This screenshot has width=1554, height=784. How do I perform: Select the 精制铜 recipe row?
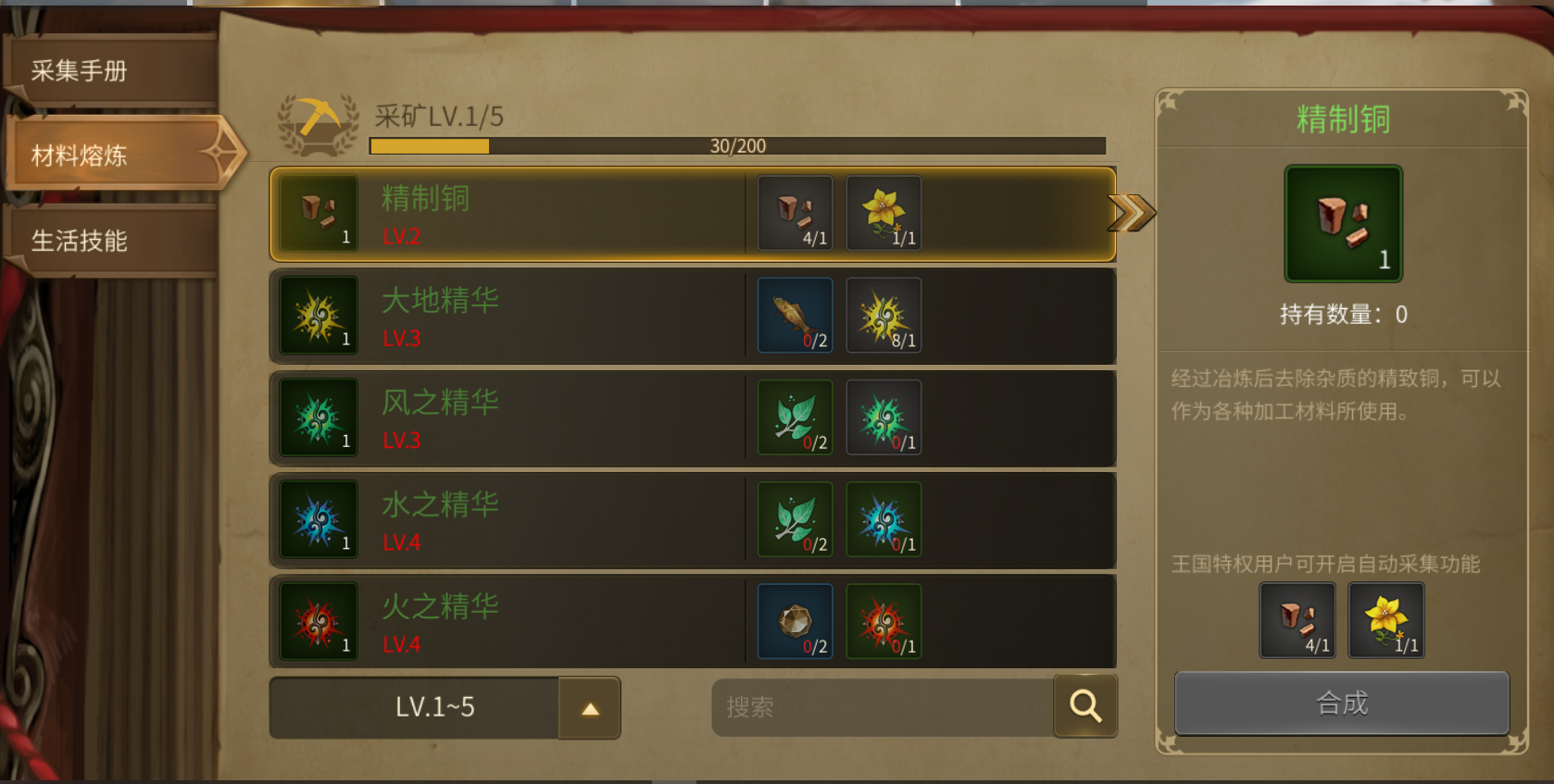(602, 214)
